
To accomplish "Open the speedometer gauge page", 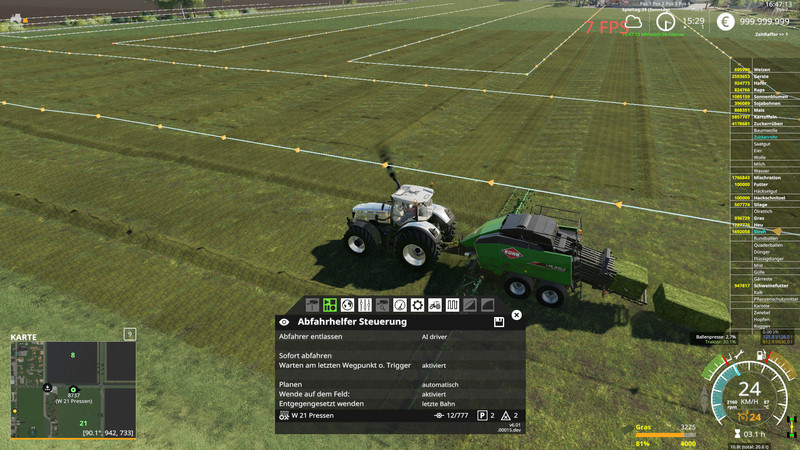I will 400,304.
